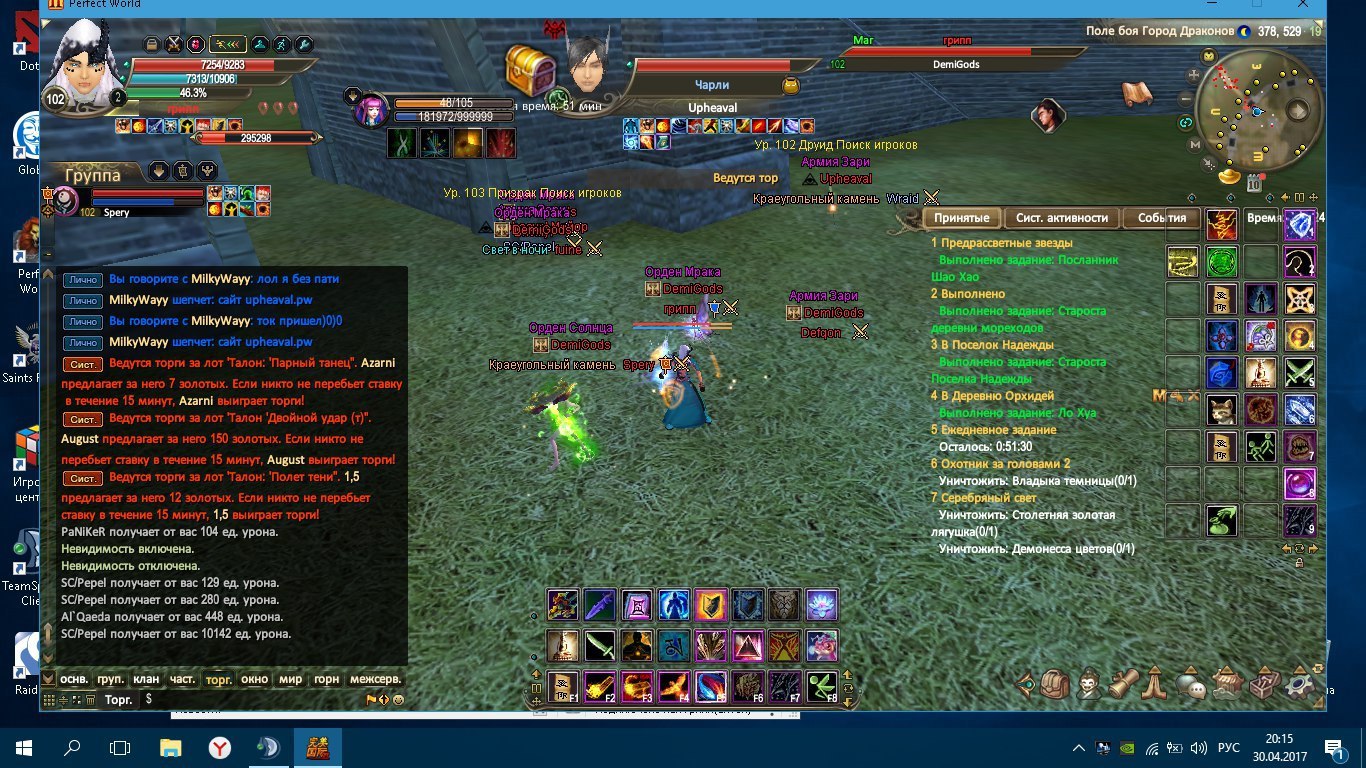Open the speech bubbles social menu
The image size is (1366, 768).
pyautogui.click(x=1190, y=686)
